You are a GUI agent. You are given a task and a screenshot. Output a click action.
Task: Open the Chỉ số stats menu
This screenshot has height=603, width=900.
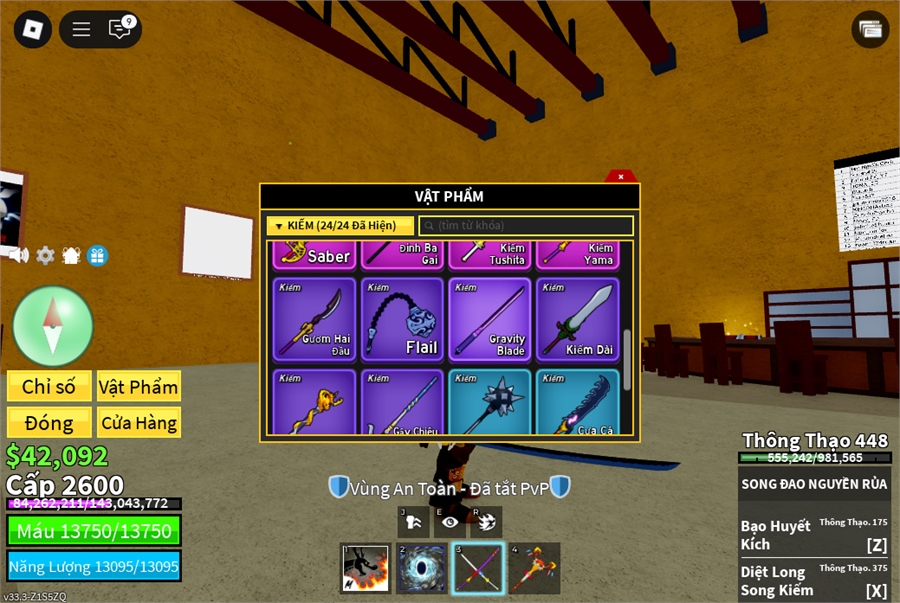49,387
